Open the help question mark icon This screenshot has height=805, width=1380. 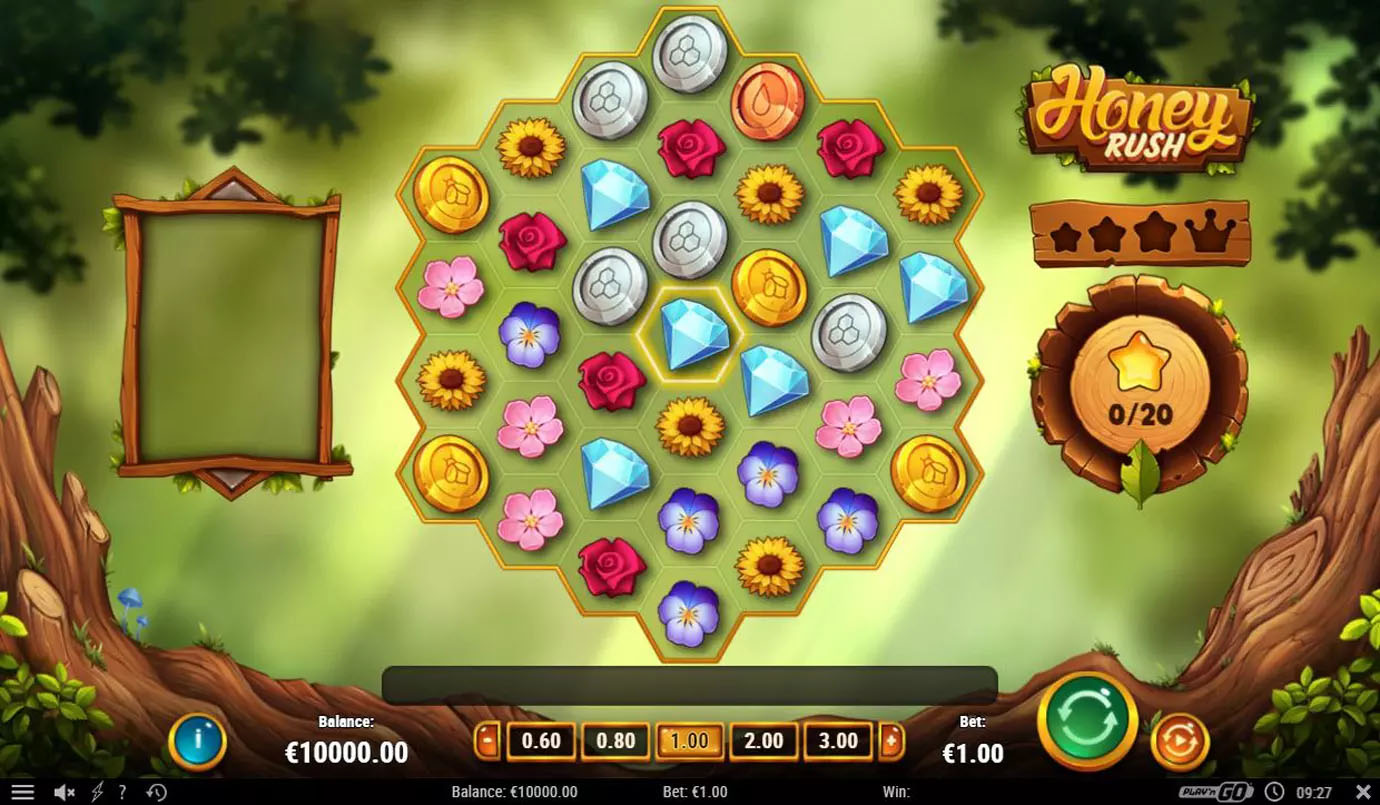pos(122,791)
